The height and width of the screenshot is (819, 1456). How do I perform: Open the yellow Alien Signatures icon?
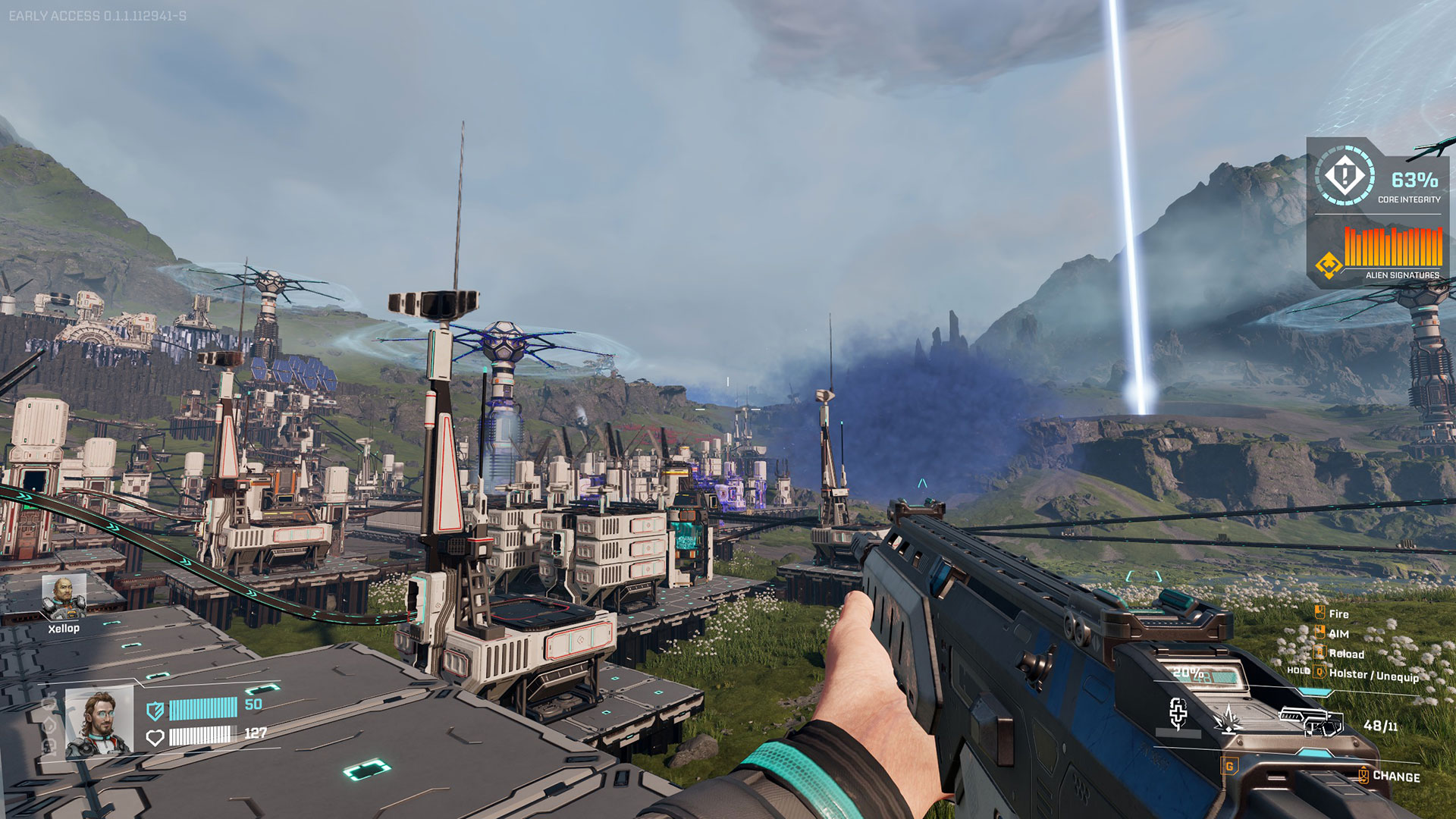[x=1329, y=265]
